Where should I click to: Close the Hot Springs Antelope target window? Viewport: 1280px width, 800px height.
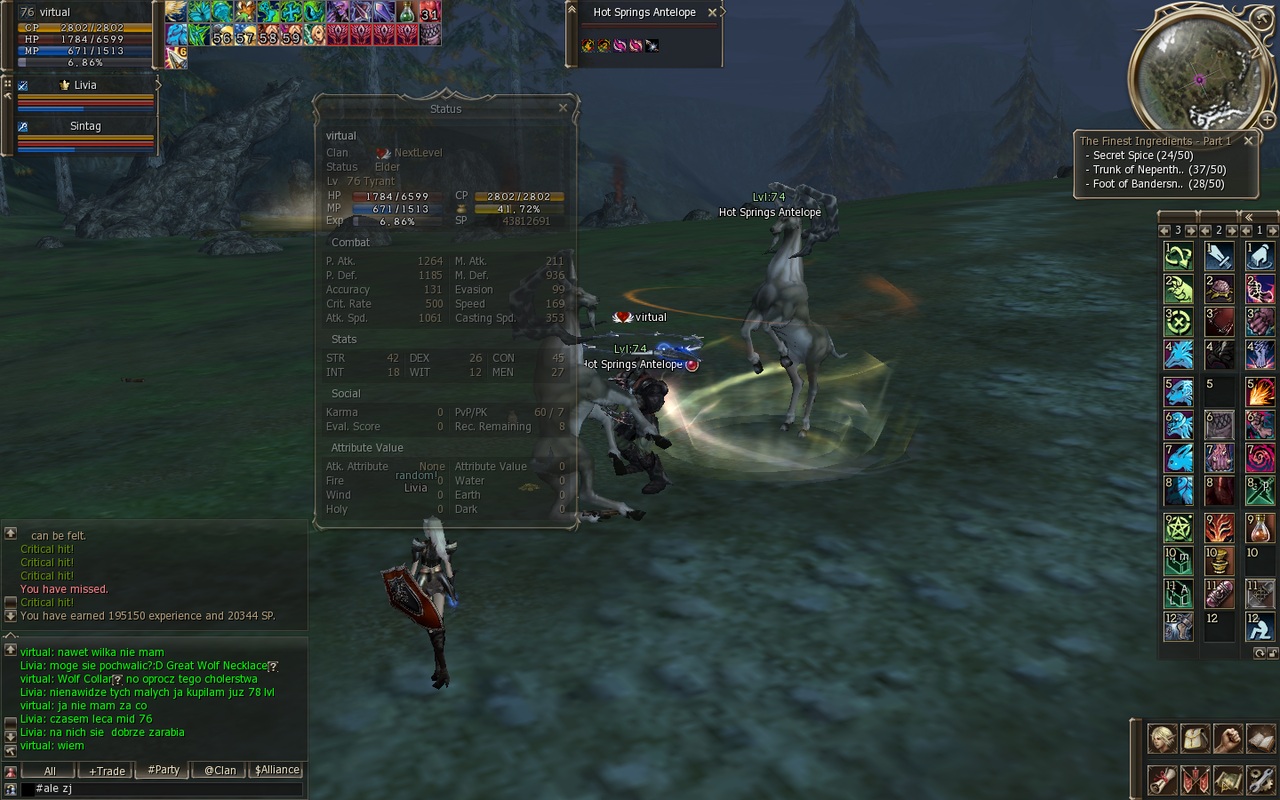pyautogui.click(x=712, y=13)
